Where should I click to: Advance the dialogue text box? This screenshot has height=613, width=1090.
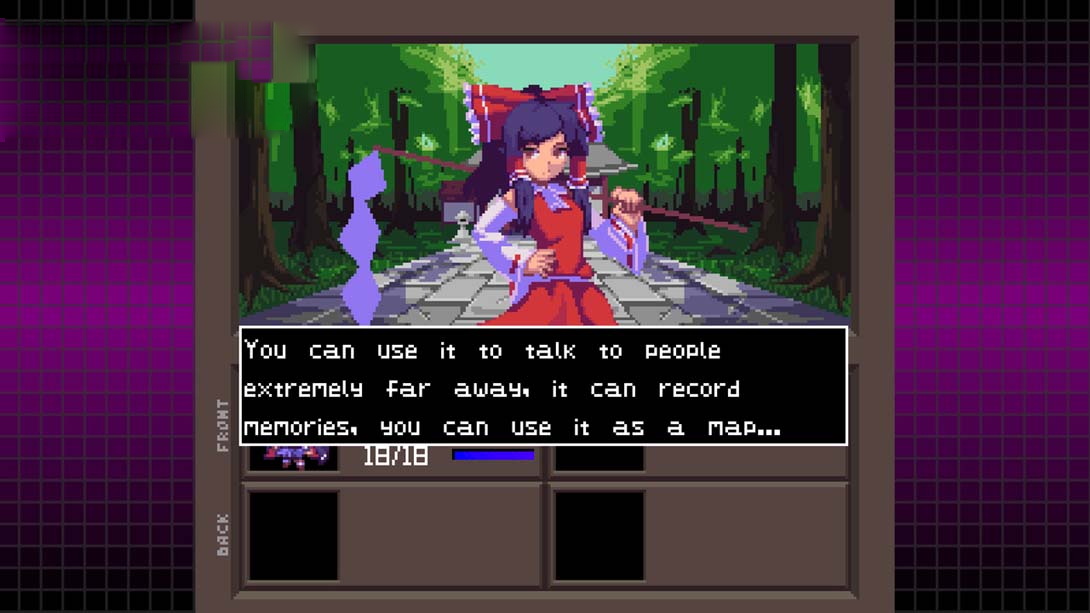point(543,387)
